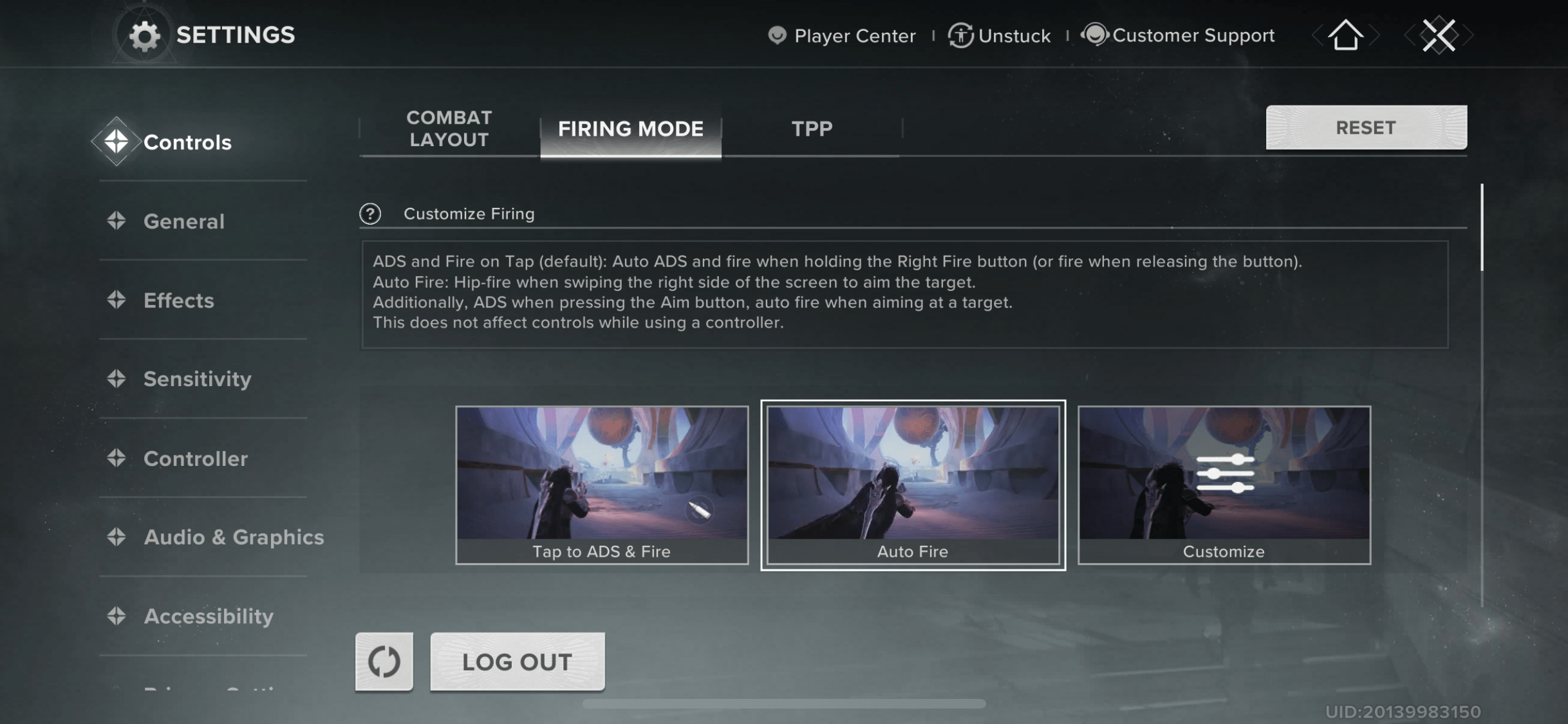Select the Auto Fire mode tile

913,485
